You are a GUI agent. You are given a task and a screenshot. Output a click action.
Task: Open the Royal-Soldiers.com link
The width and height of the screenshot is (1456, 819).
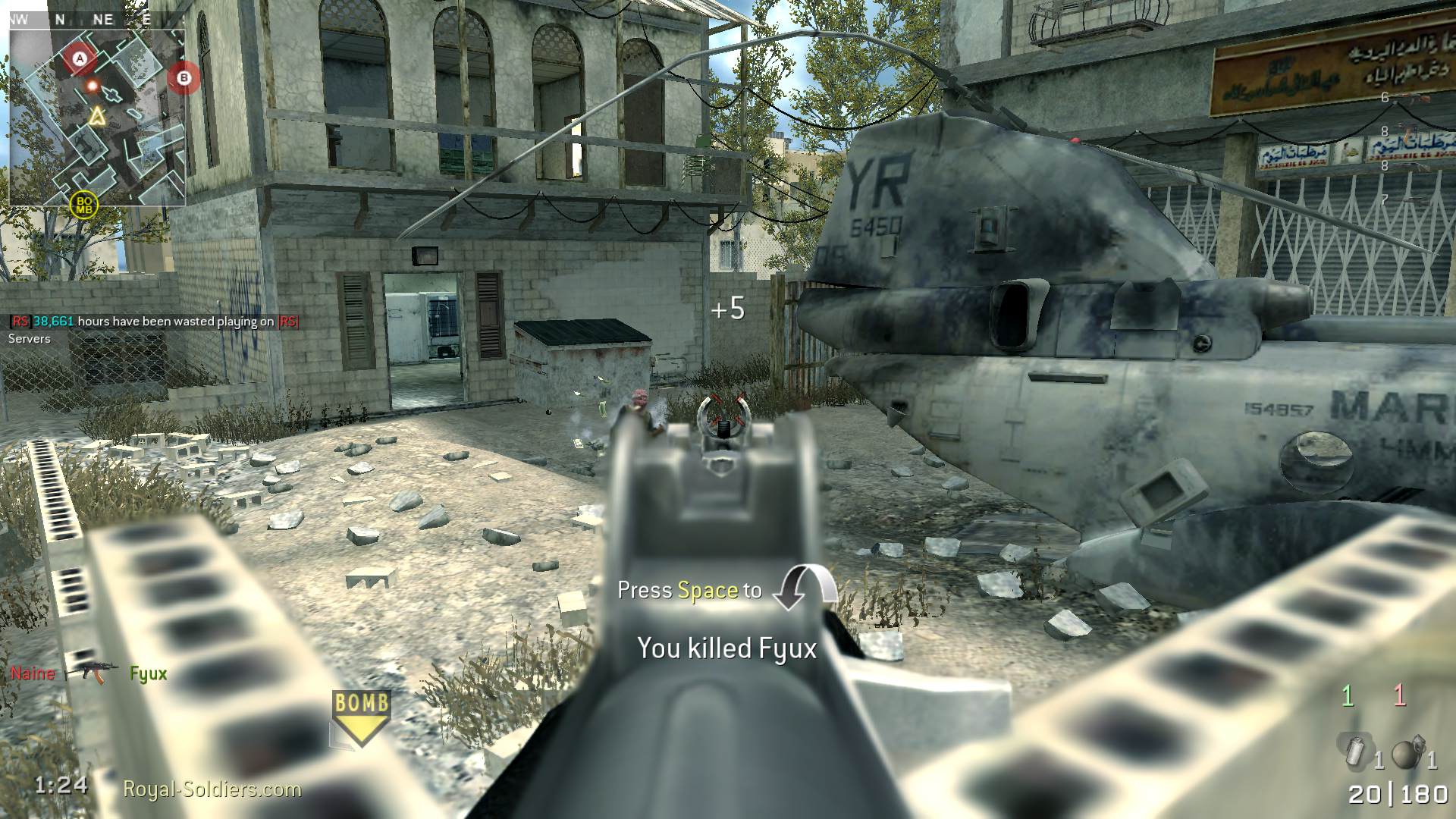pos(210,789)
